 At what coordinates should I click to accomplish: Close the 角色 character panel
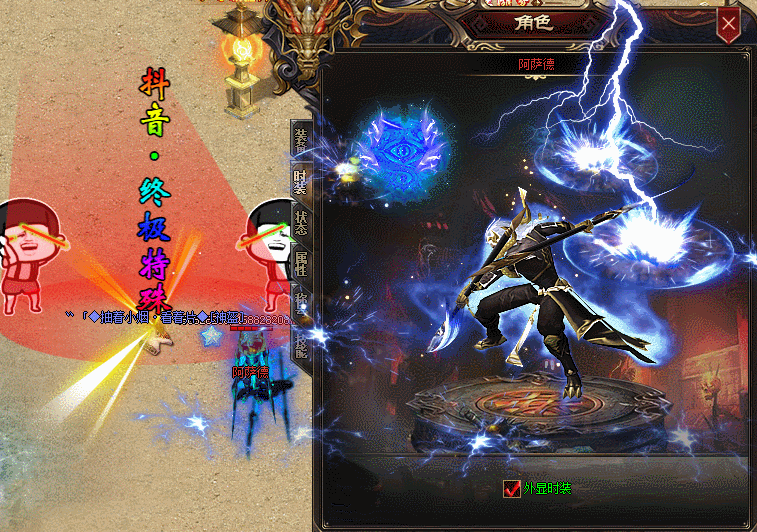tap(730, 24)
